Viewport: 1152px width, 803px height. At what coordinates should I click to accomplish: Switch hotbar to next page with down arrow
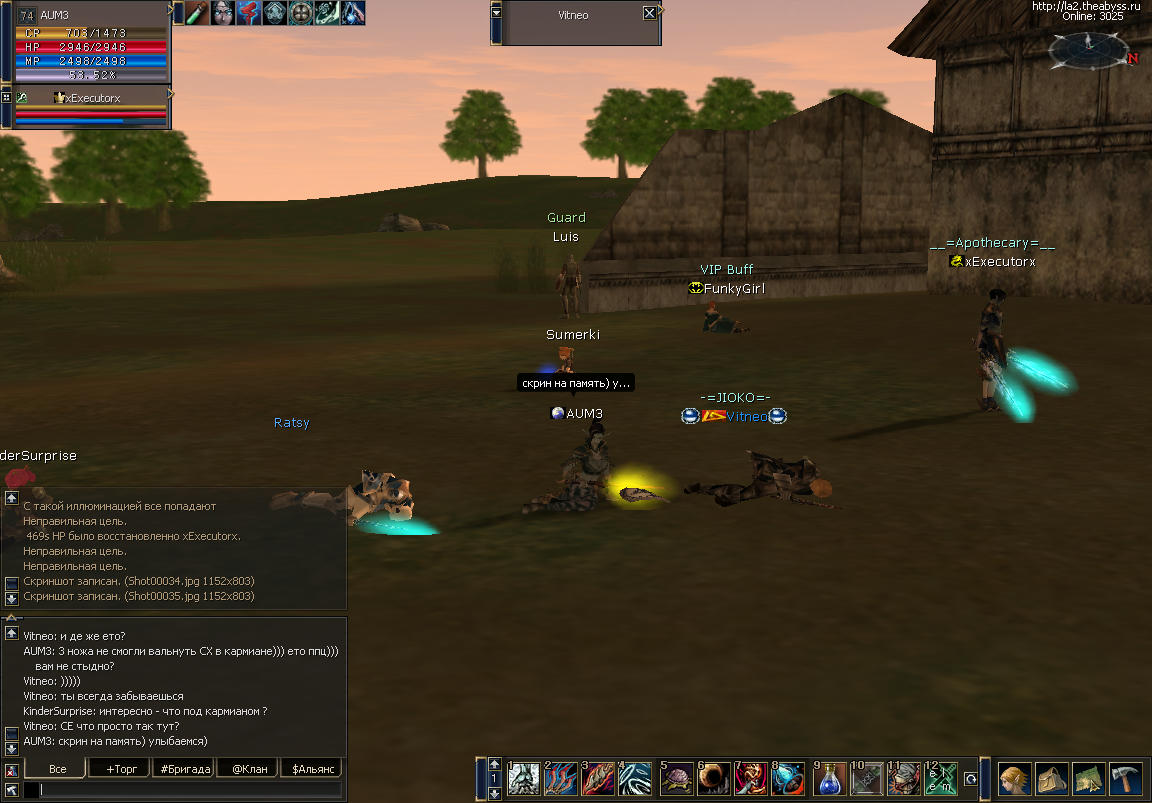(x=494, y=793)
